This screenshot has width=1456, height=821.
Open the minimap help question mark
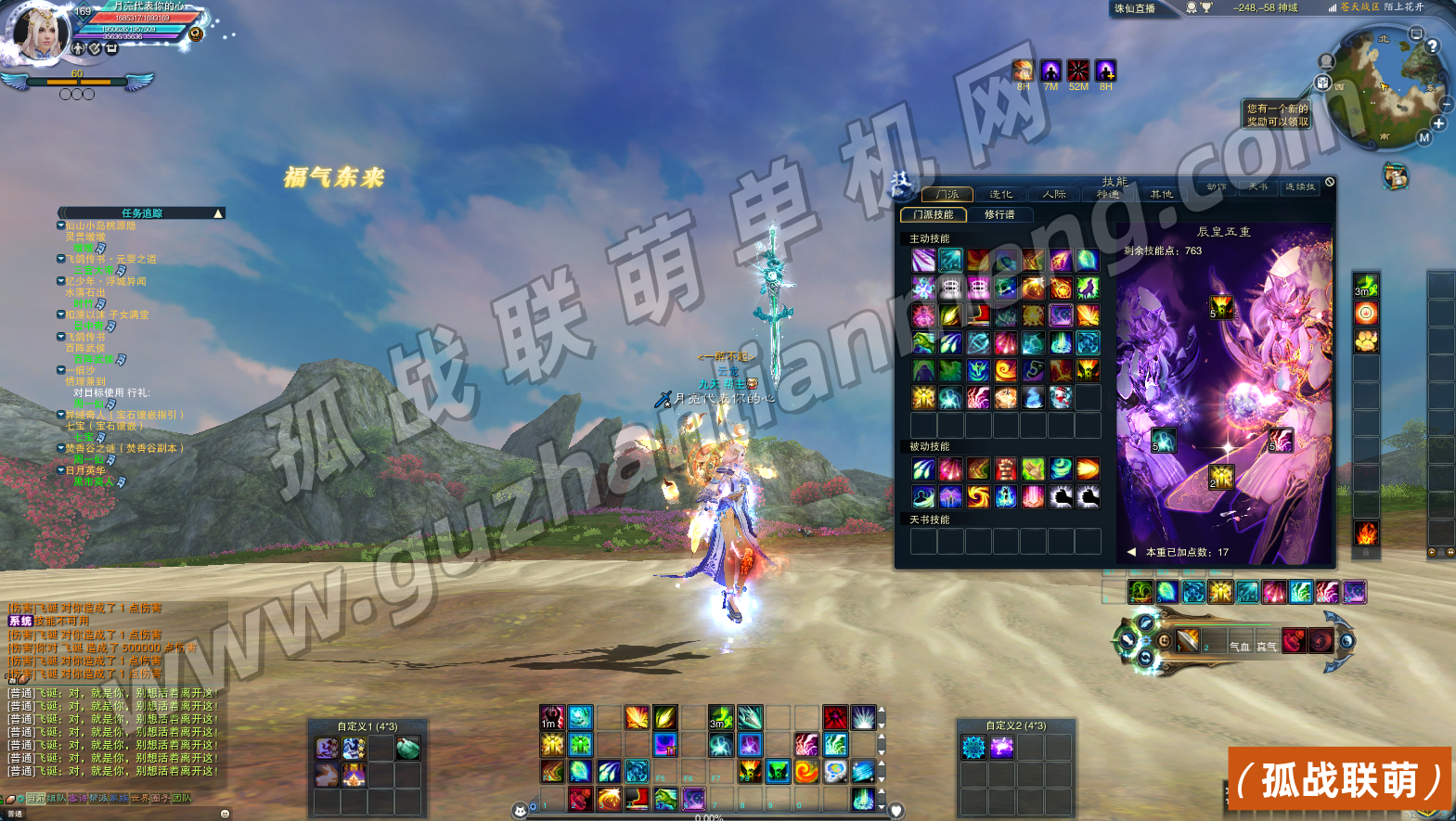[1432, 45]
